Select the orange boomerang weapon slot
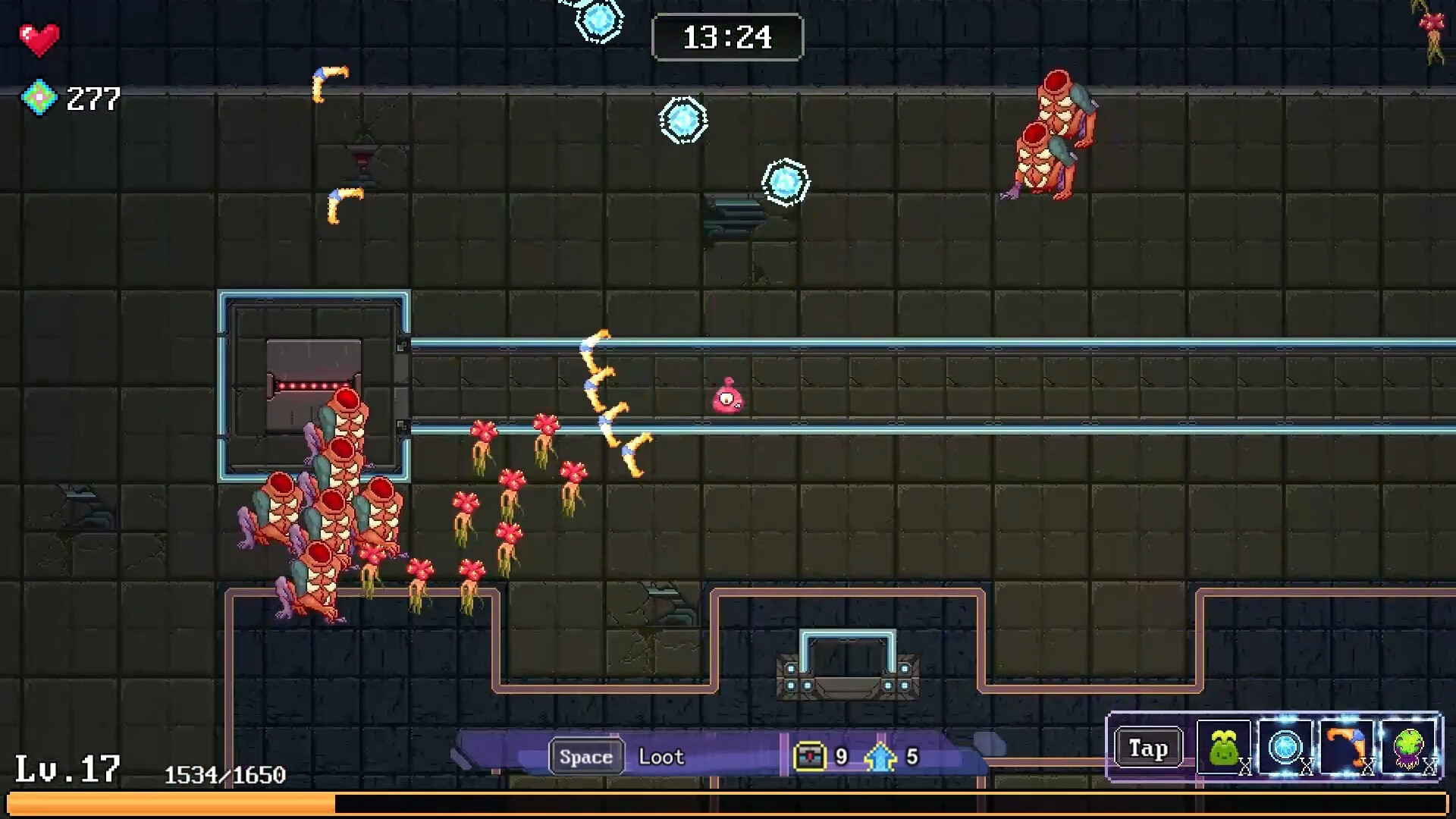The image size is (1456, 819). click(x=1346, y=748)
